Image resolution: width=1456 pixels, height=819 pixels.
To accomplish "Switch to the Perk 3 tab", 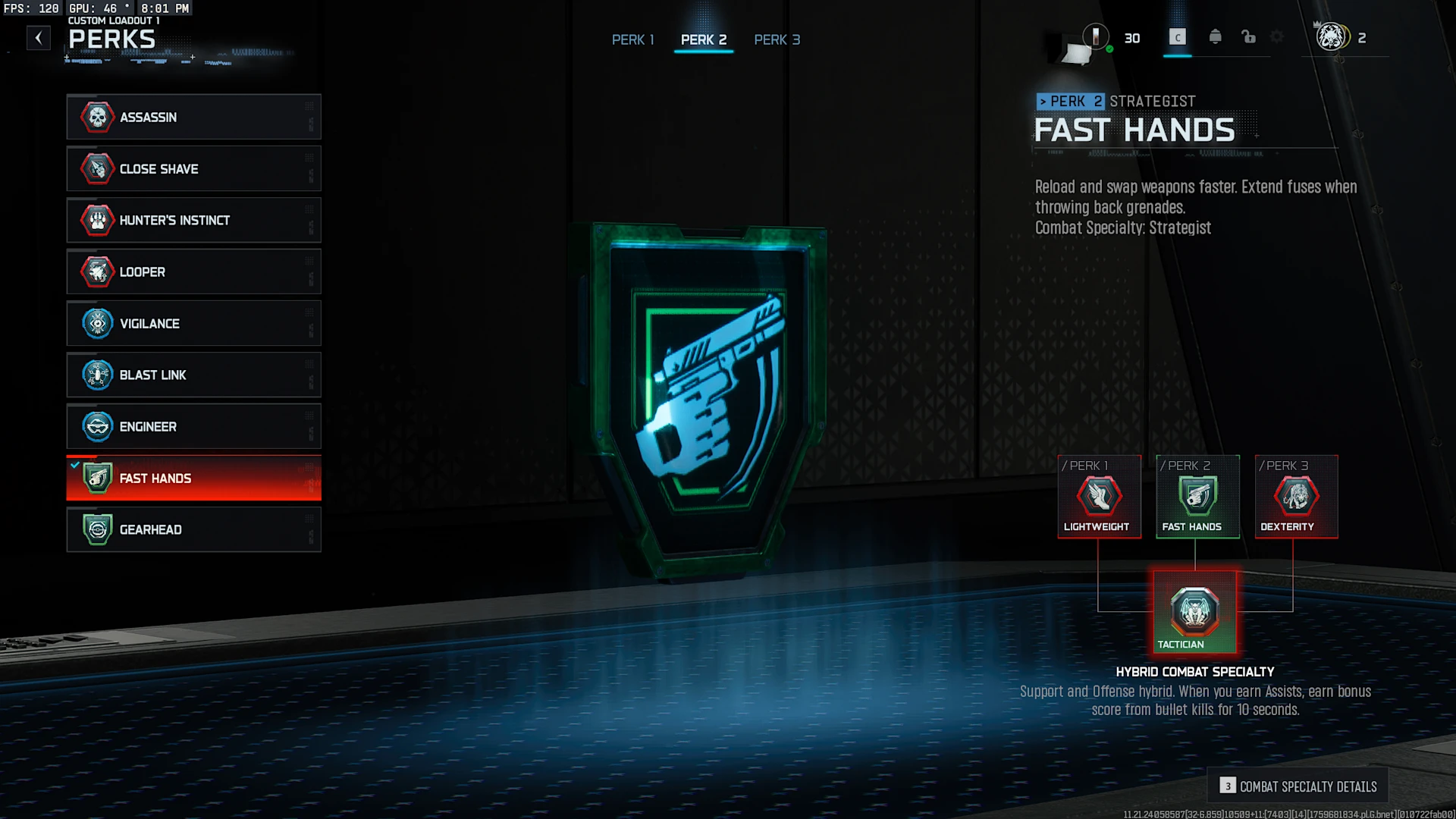I will 777,39.
